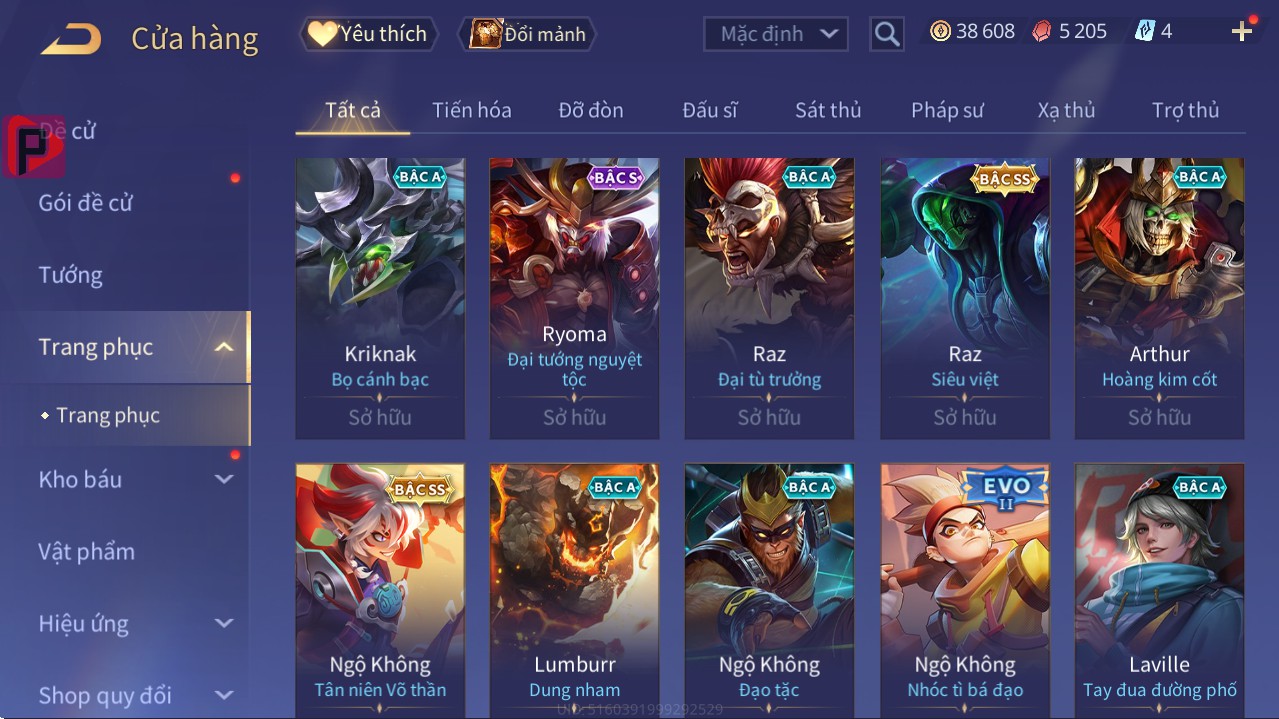
Task: Choose the Arthur Hoàng kim cốt skin card
Action: point(1159,298)
